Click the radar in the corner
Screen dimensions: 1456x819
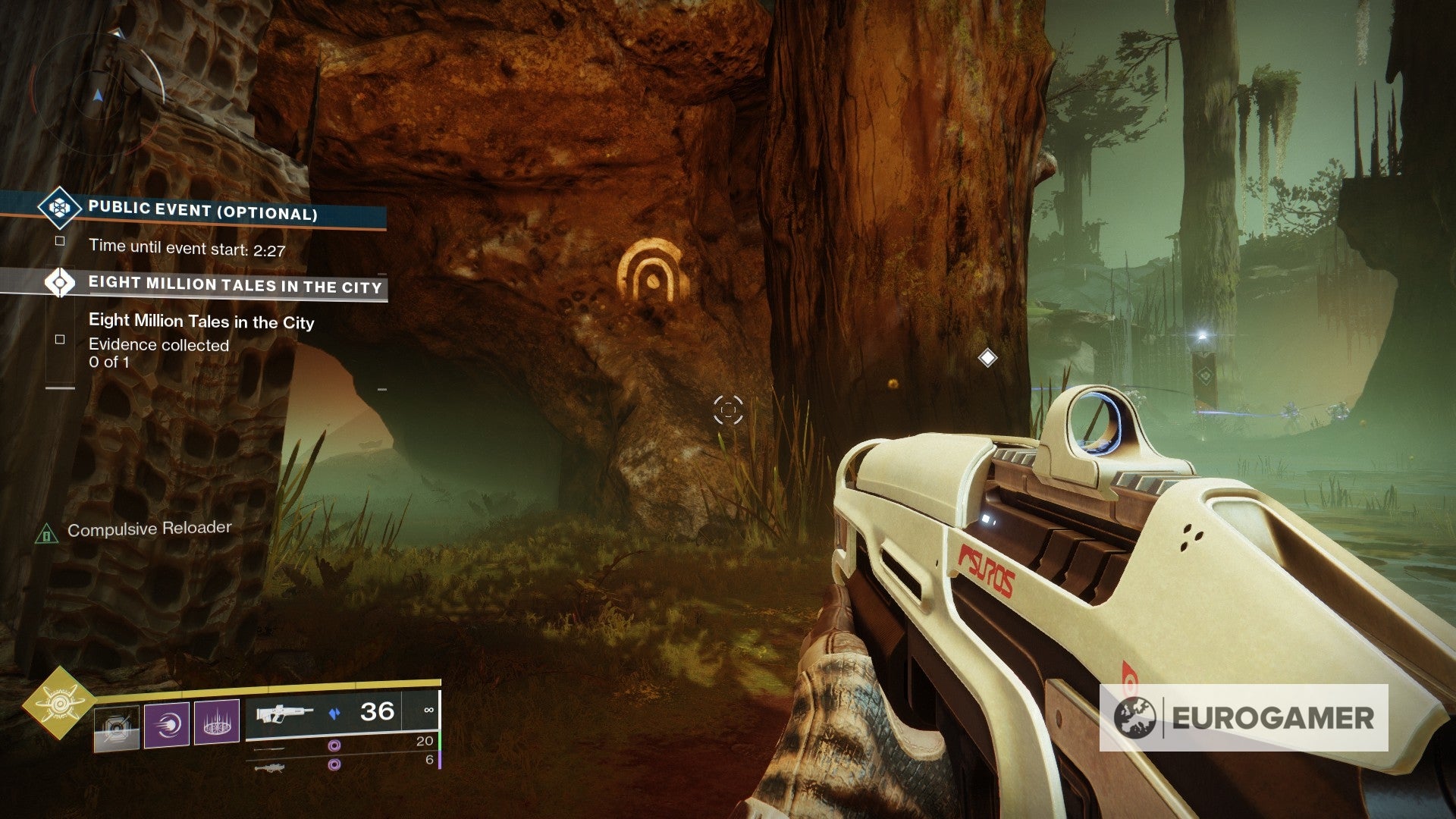(x=99, y=91)
